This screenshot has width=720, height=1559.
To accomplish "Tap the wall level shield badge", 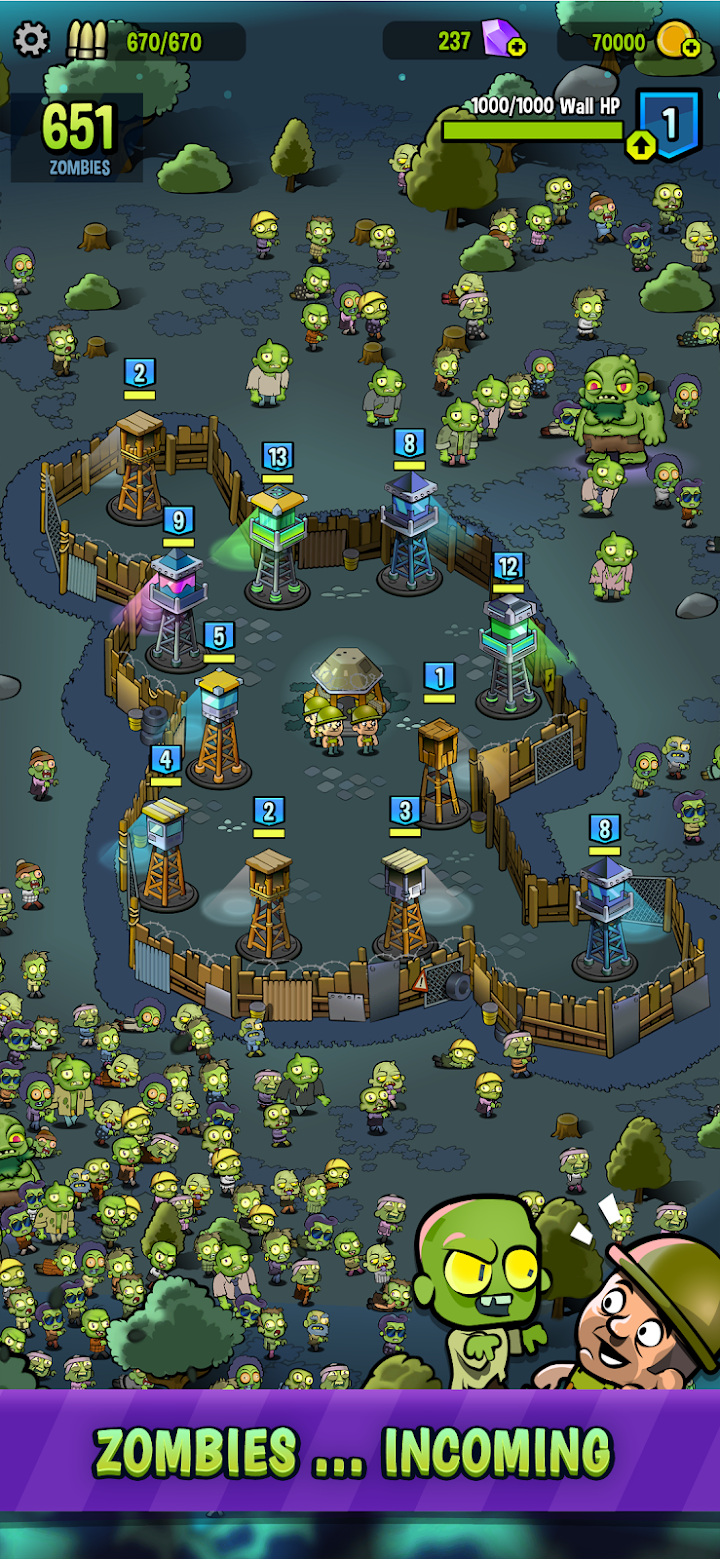I will click(670, 123).
